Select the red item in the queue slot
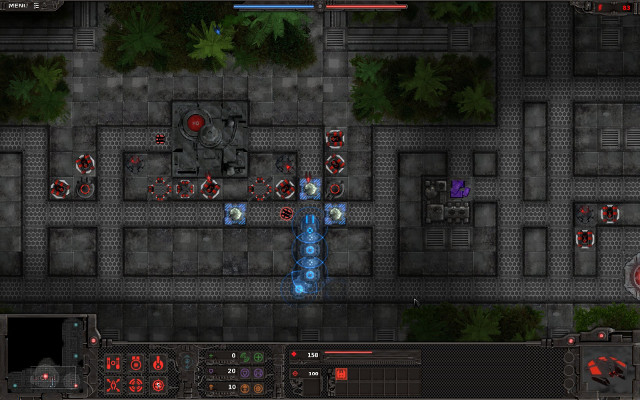This screenshot has height=400, width=640. point(340,374)
